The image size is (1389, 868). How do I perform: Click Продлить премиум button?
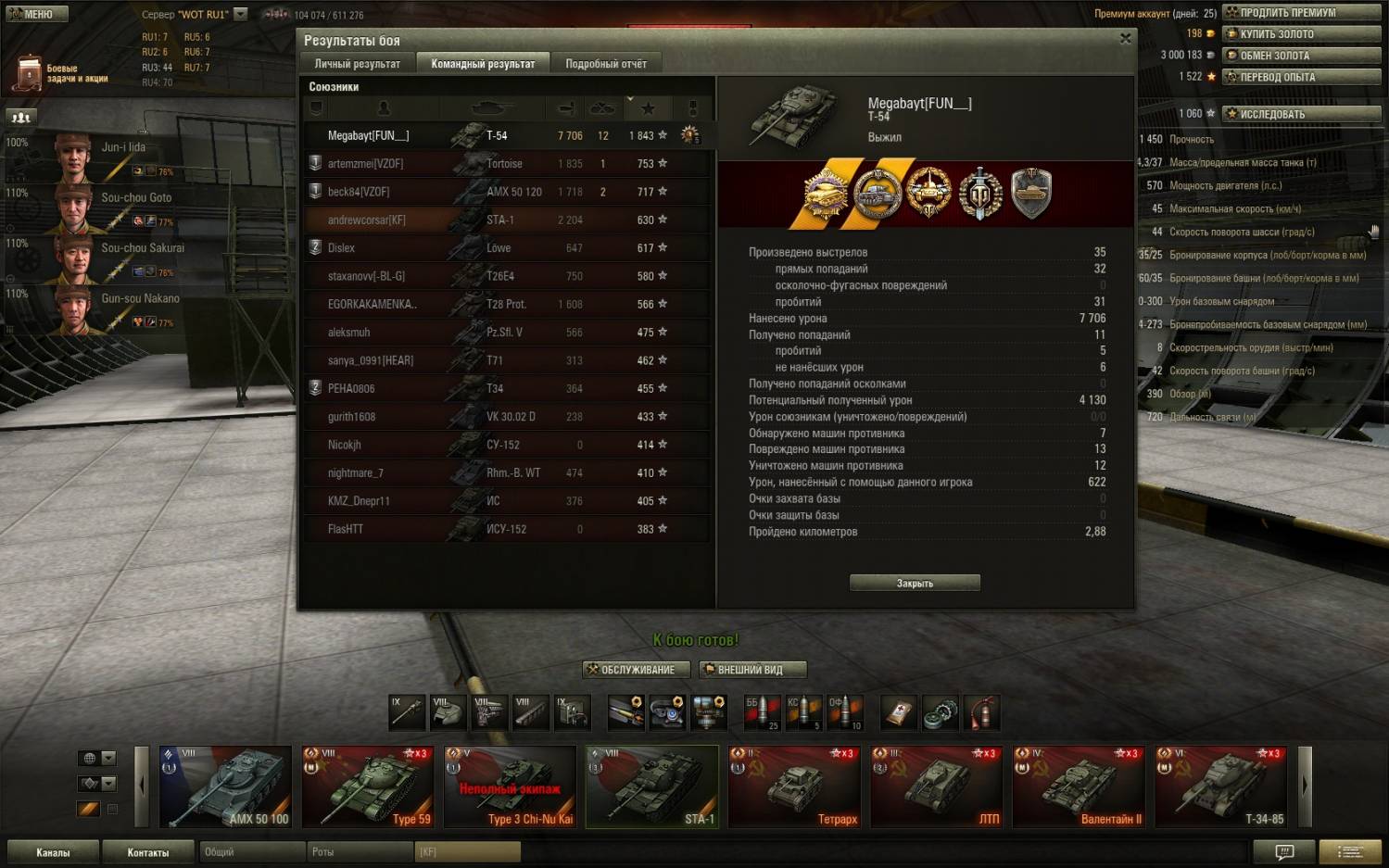(1301, 13)
